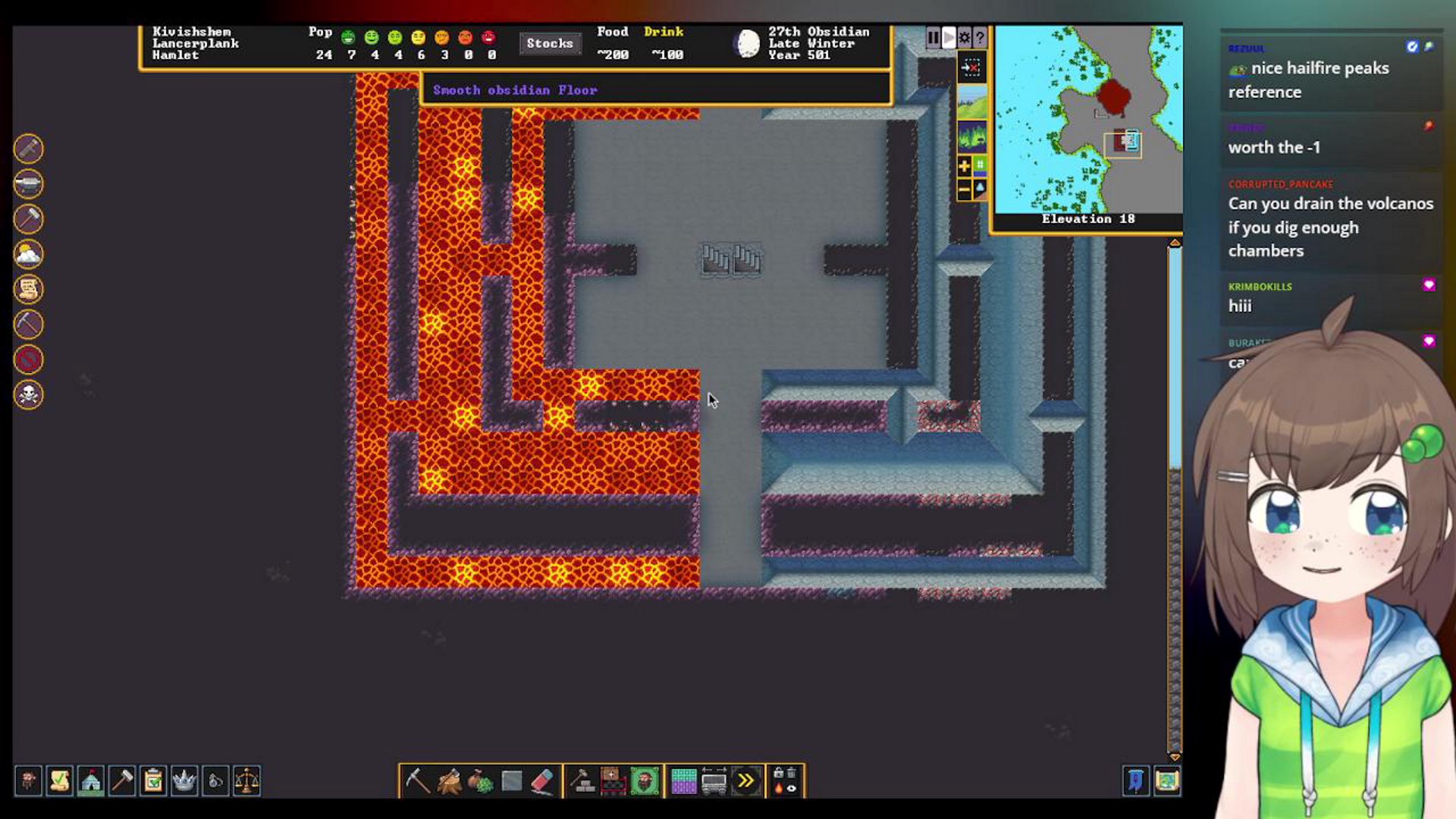Viewport: 1456px width, 819px height.
Task: Select the pickaxe digging tool
Action: (x=417, y=780)
